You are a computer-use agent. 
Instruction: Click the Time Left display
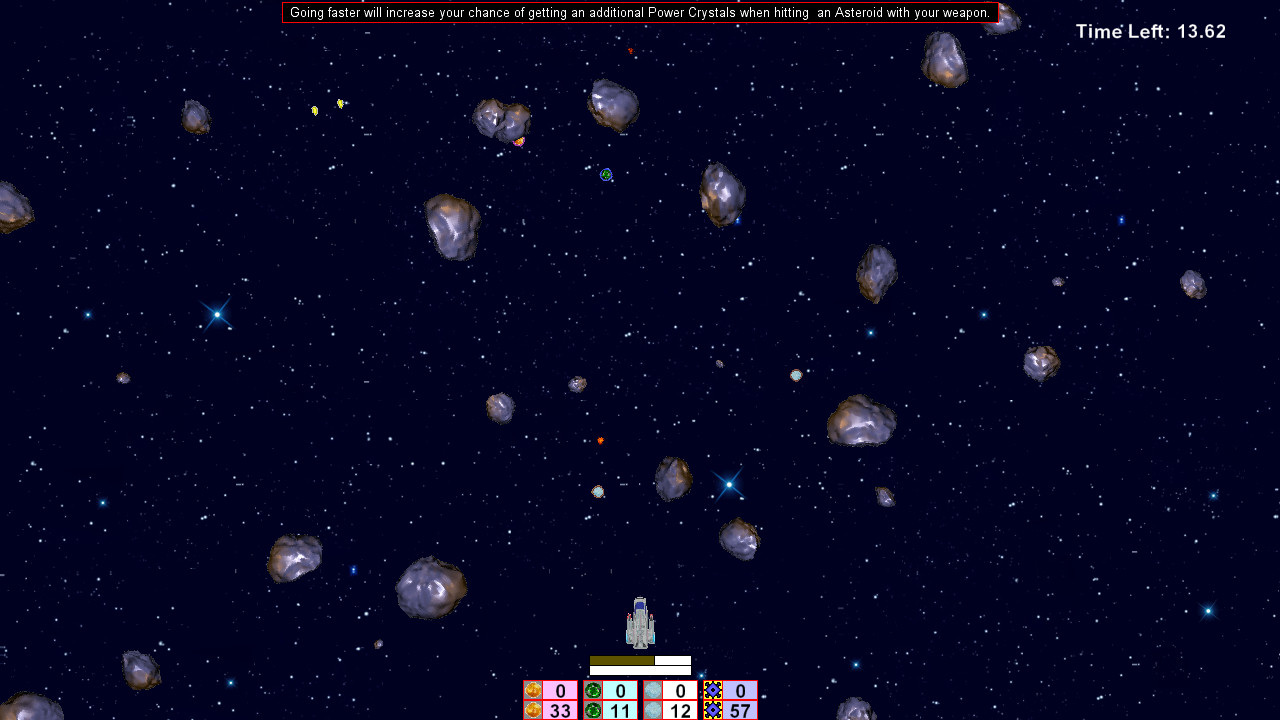pos(1150,31)
